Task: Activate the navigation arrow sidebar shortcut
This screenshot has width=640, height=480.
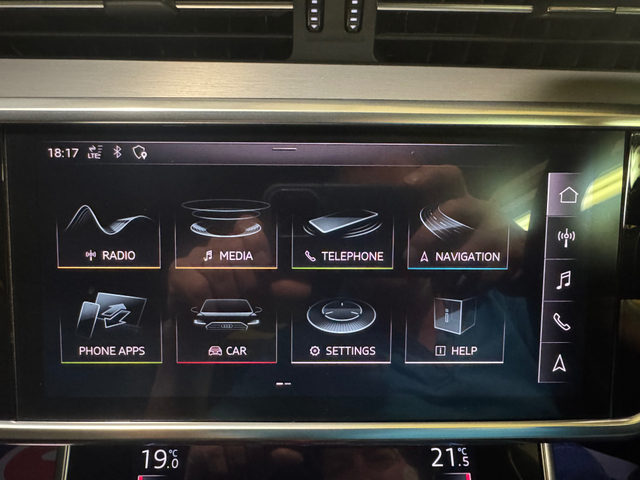Action: (560, 361)
